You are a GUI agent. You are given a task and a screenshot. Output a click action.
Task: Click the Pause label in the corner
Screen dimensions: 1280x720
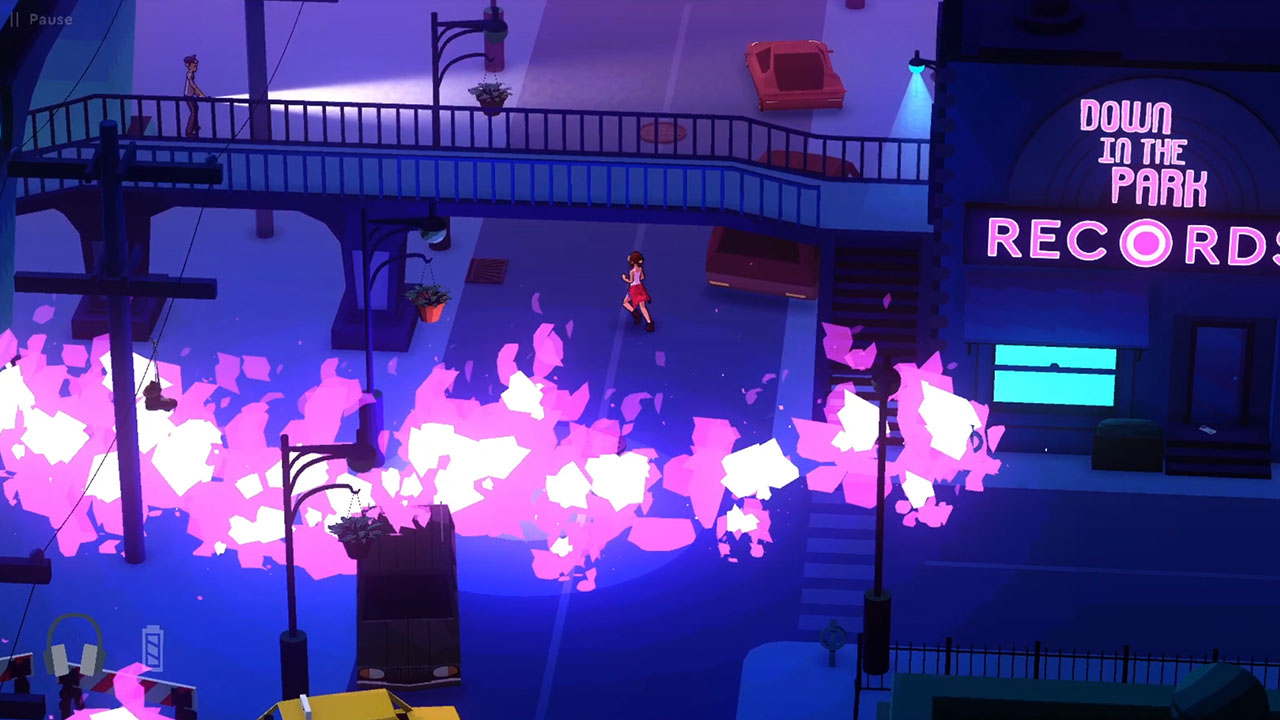tap(50, 18)
